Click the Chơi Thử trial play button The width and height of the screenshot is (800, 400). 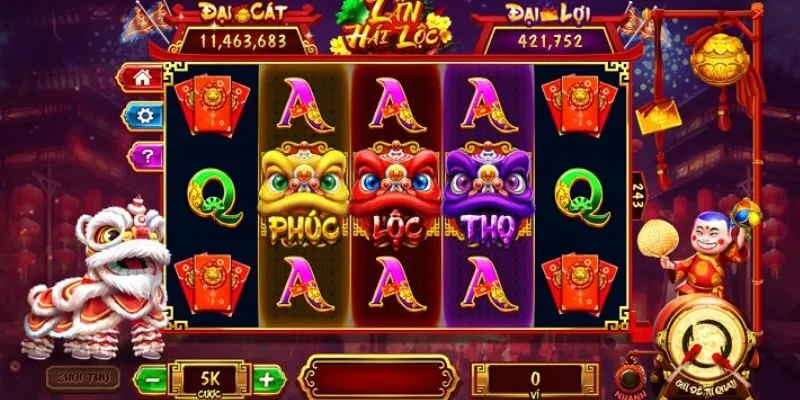82,378
